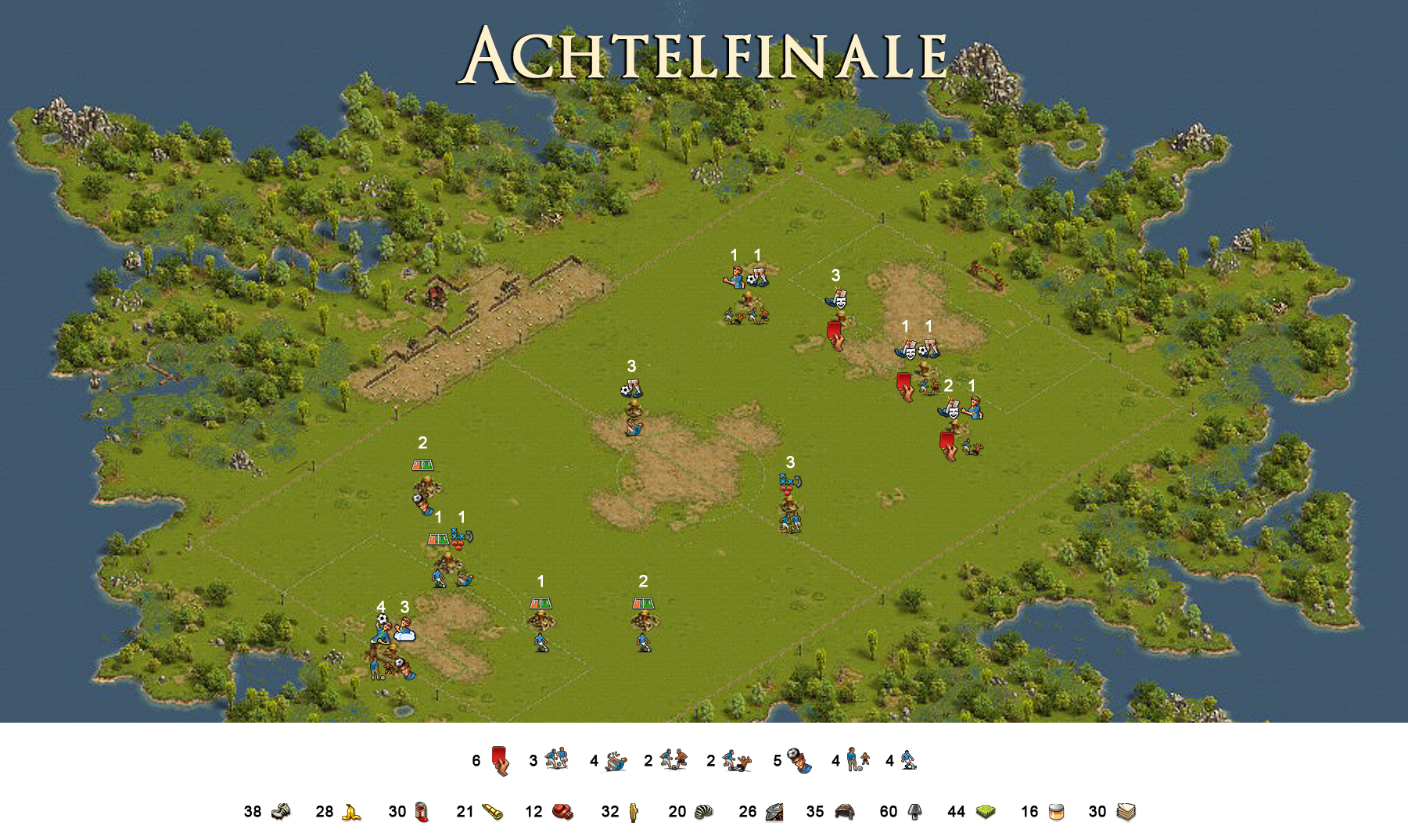Viewport: 1408px width, 840px height.
Task: Select the green grass turf icon
Action: [x=985, y=812]
